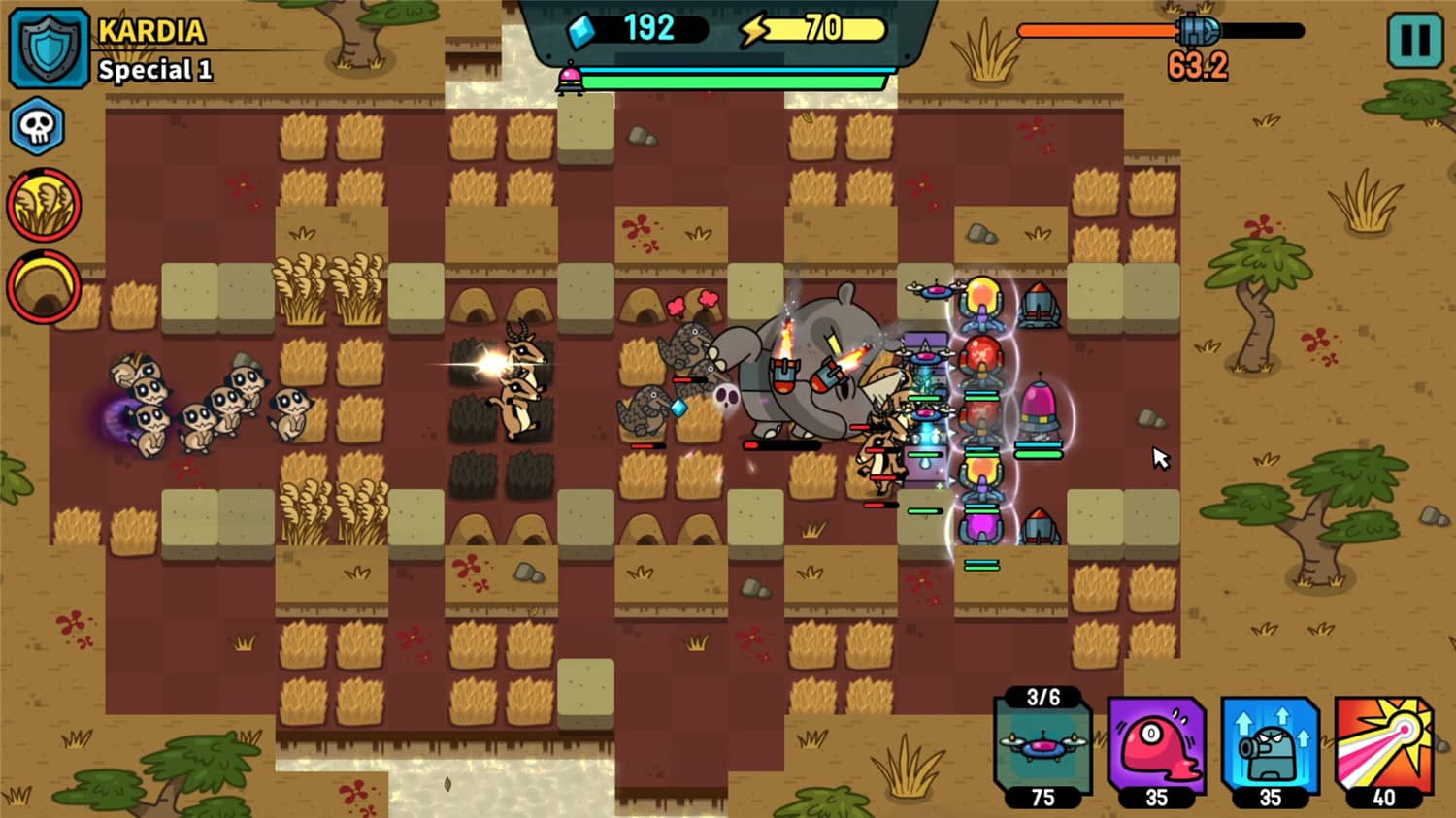The image size is (1456, 818).
Task: Toggle the burrow hole ability
Action: click(46, 284)
